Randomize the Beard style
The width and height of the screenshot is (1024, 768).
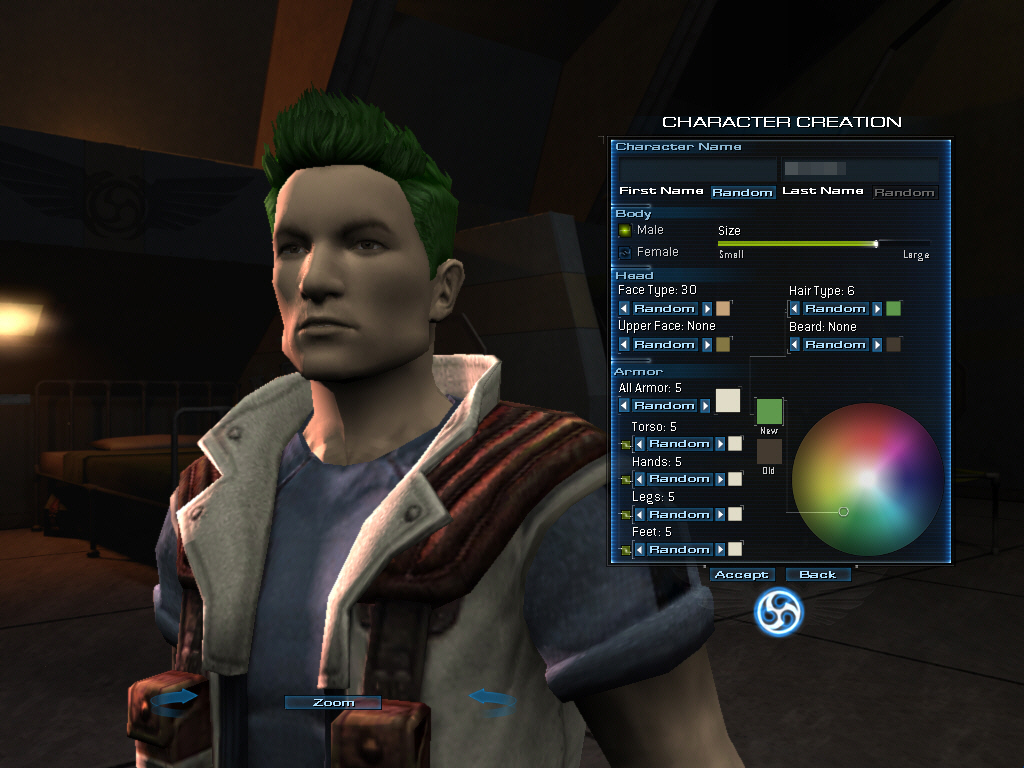click(x=834, y=345)
